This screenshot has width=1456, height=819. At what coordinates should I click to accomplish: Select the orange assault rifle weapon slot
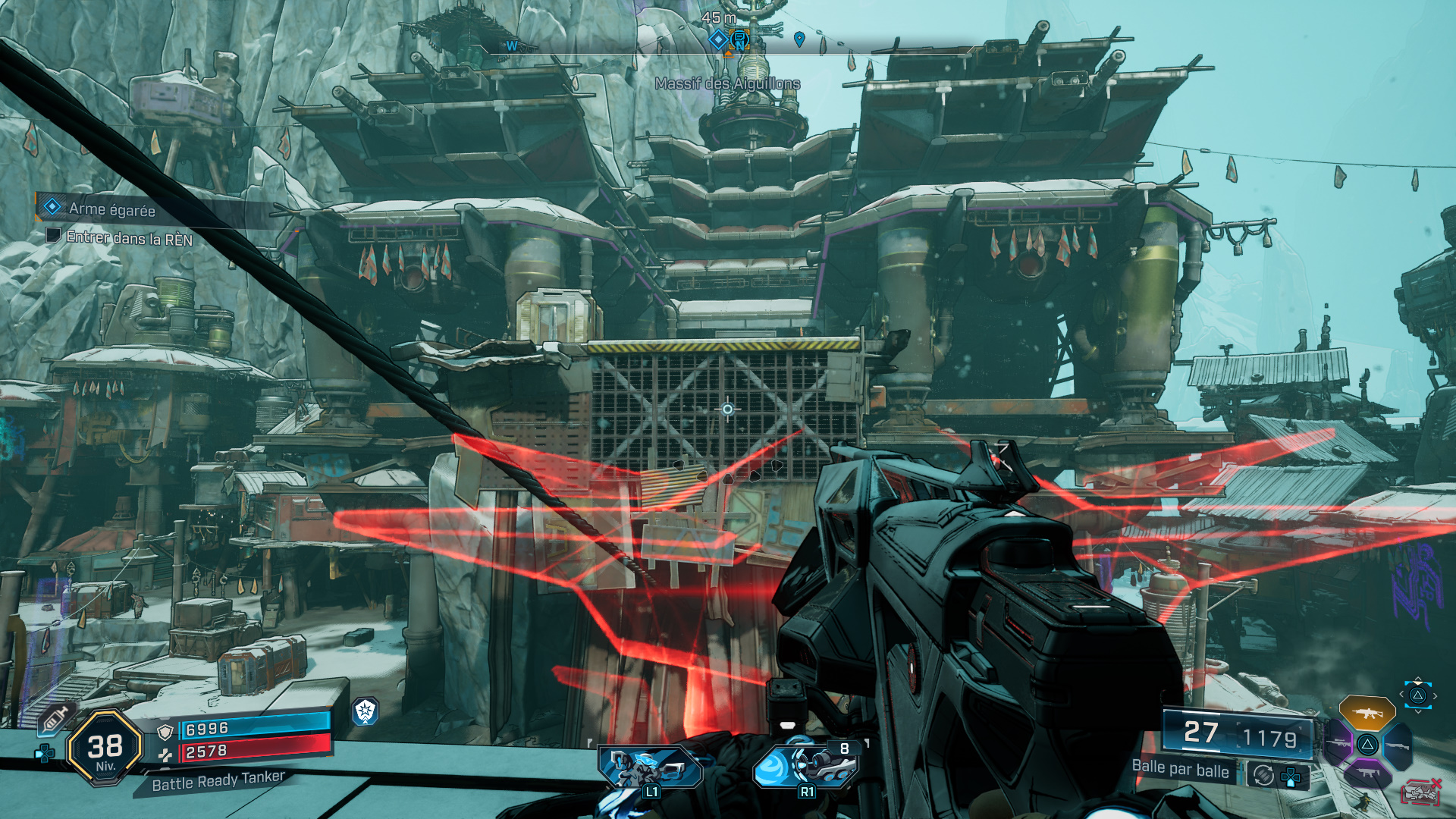[1367, 713]
